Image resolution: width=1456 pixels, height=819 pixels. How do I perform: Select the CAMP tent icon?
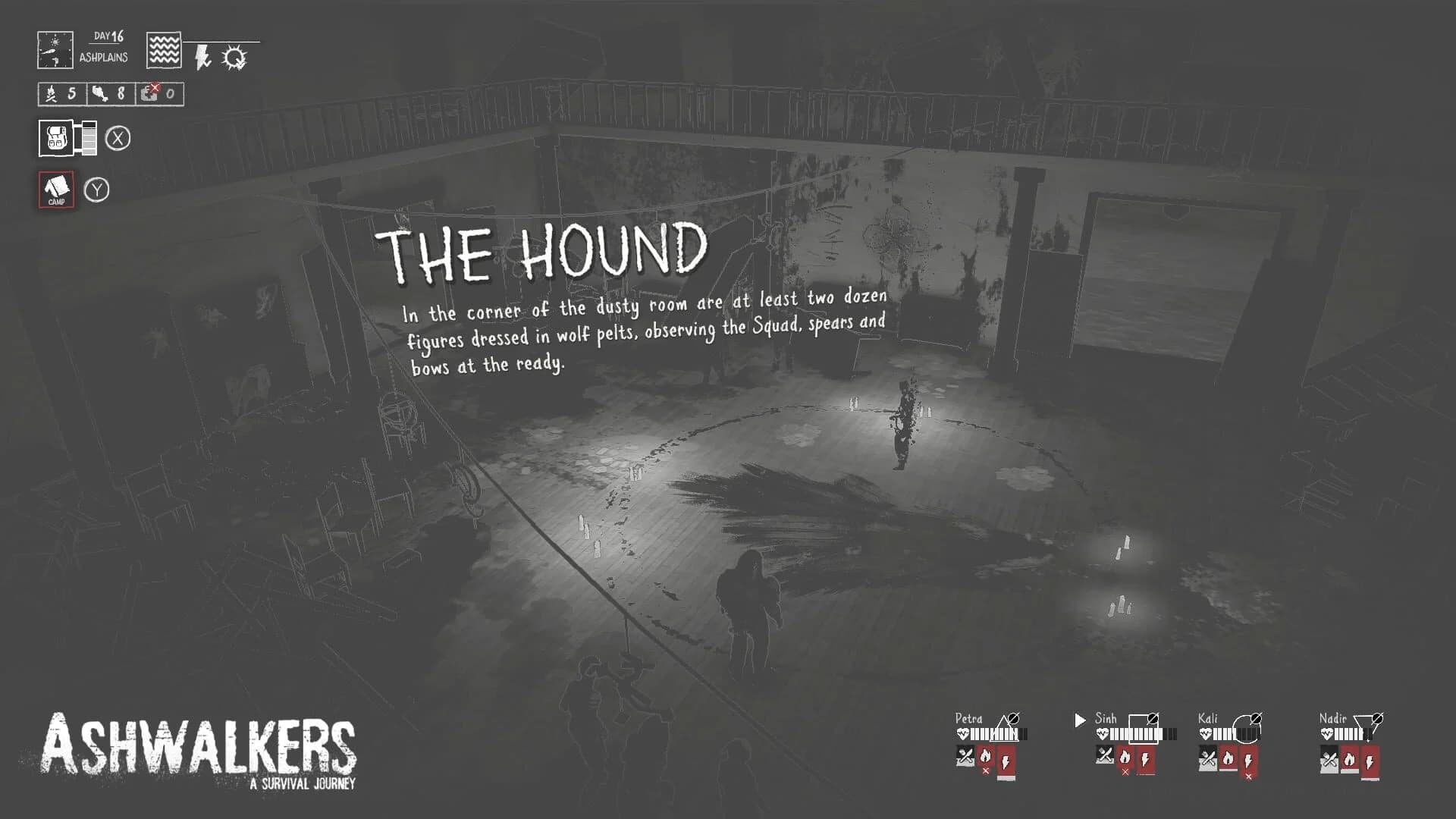57,189
